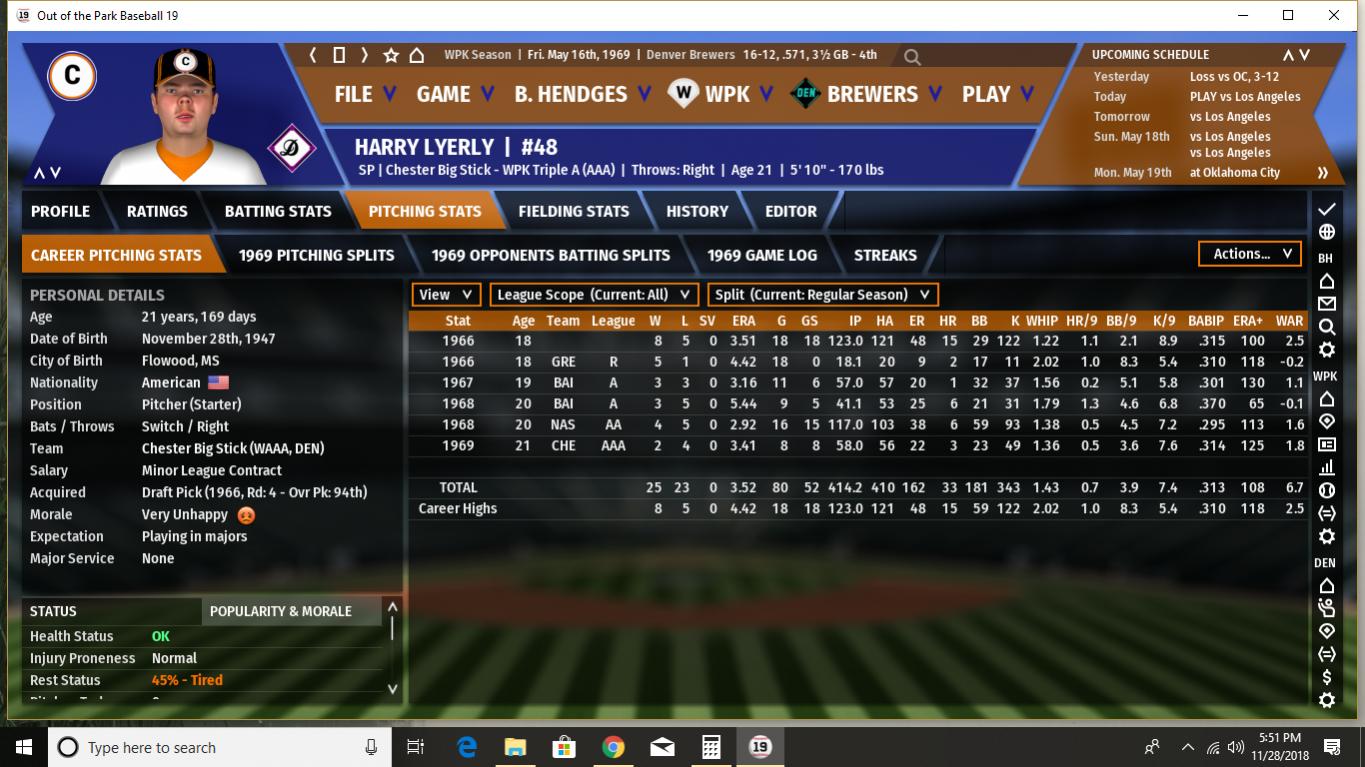Select the 1969 PITCHING SPLITS subtab
This screenshot has height=767, width=1365.
[316, 255]
